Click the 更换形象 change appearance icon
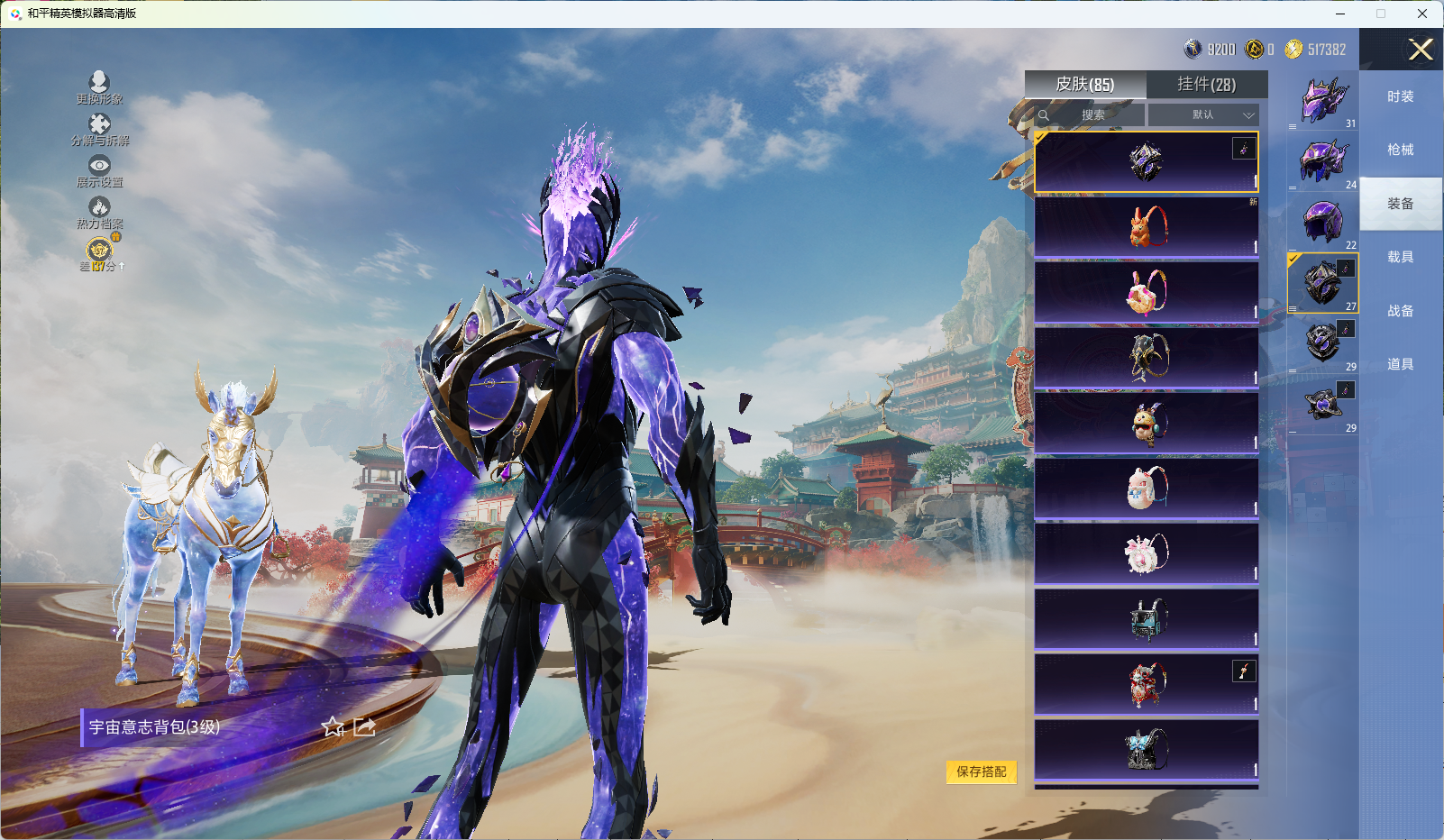Viewport: 1444px width, 840px height. [x=99, y=84]
